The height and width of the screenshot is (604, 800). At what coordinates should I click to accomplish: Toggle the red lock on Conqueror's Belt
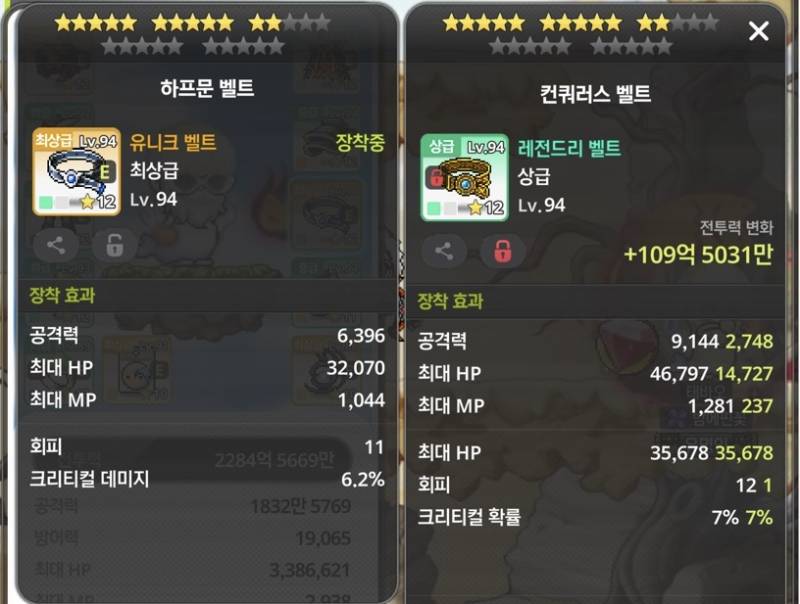[x=502, y=251]
